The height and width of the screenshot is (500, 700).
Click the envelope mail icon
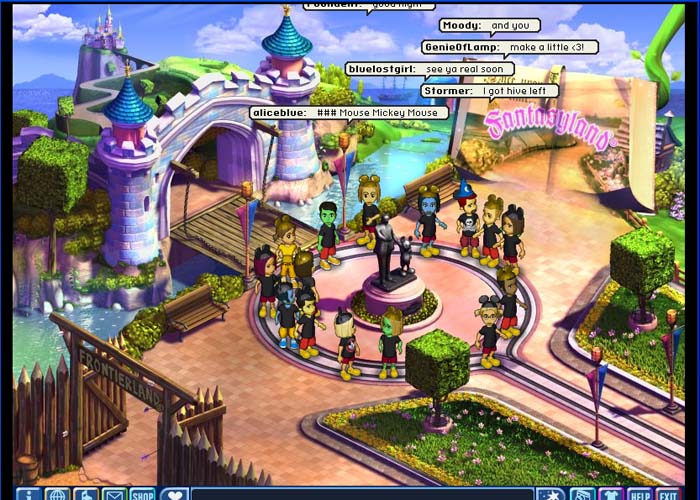coord(114,494)
